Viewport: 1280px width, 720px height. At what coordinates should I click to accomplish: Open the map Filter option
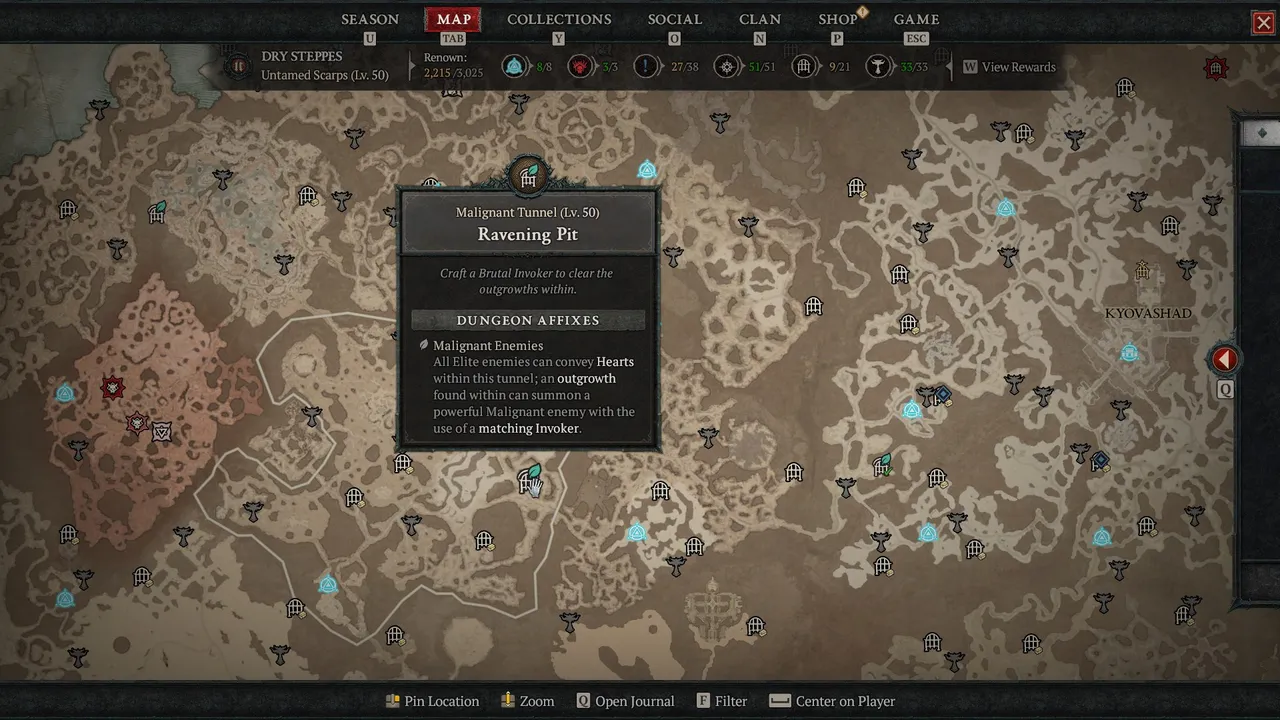point(722,701)
